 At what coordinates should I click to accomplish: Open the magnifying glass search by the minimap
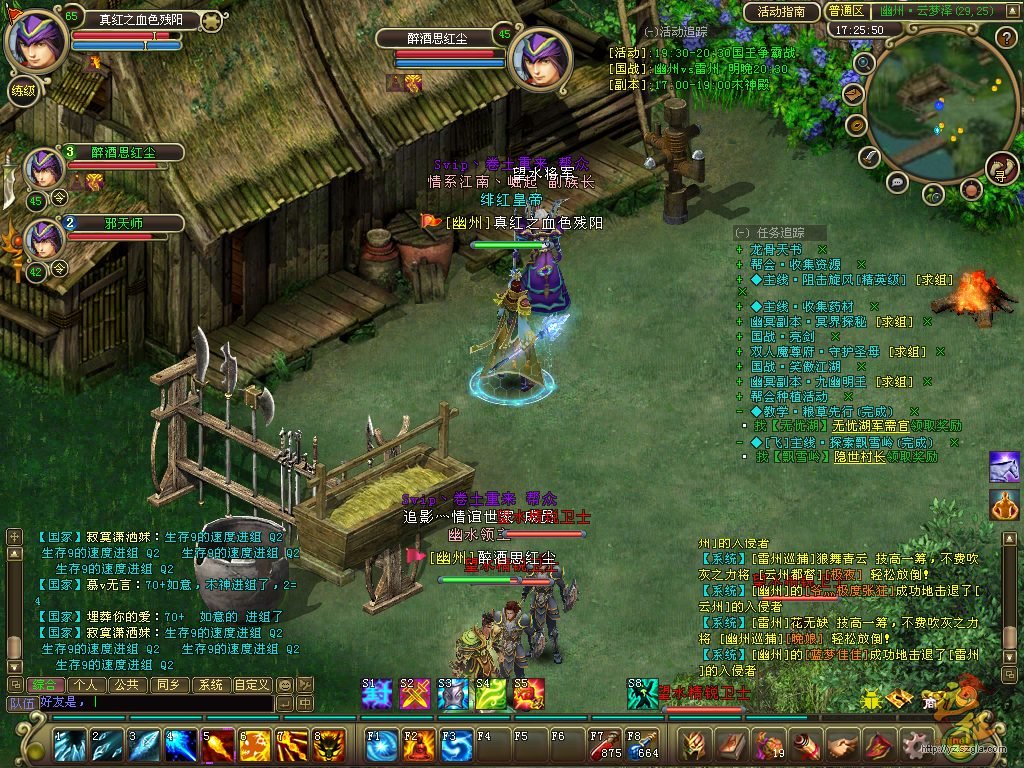click(x=865, y=62)
